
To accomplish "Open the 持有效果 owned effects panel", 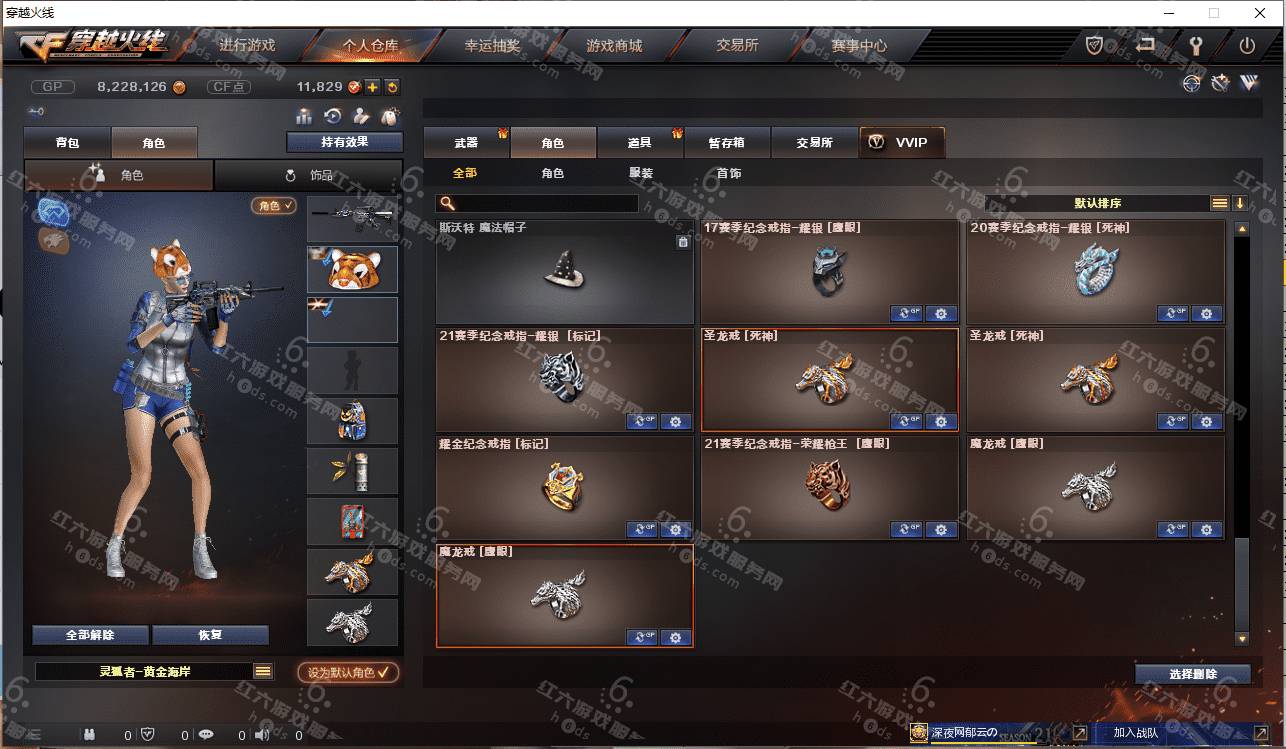I will [x=344, y=142].
